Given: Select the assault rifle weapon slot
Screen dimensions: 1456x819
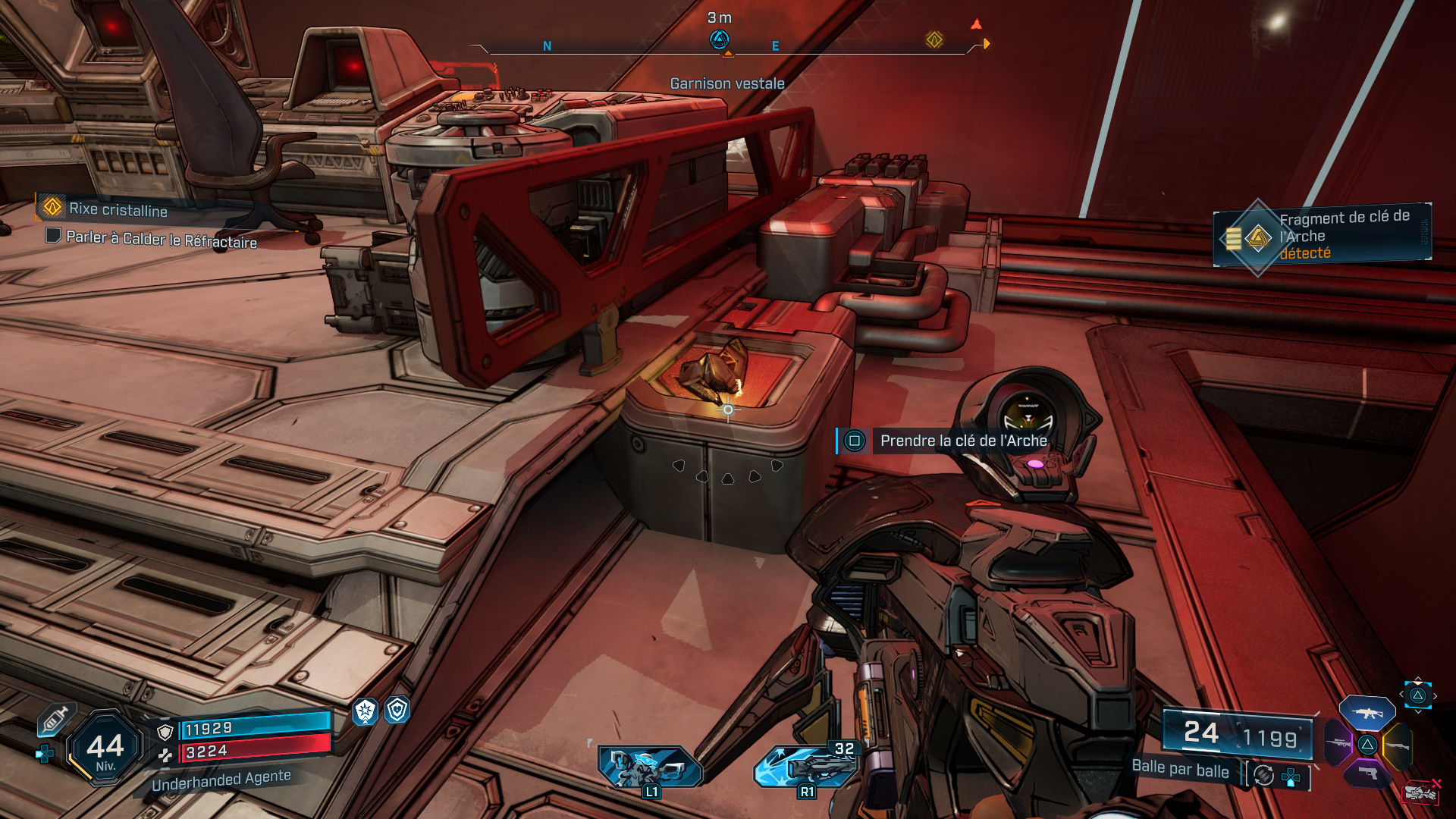Looking at the screenshot, I should (1367, 713).
